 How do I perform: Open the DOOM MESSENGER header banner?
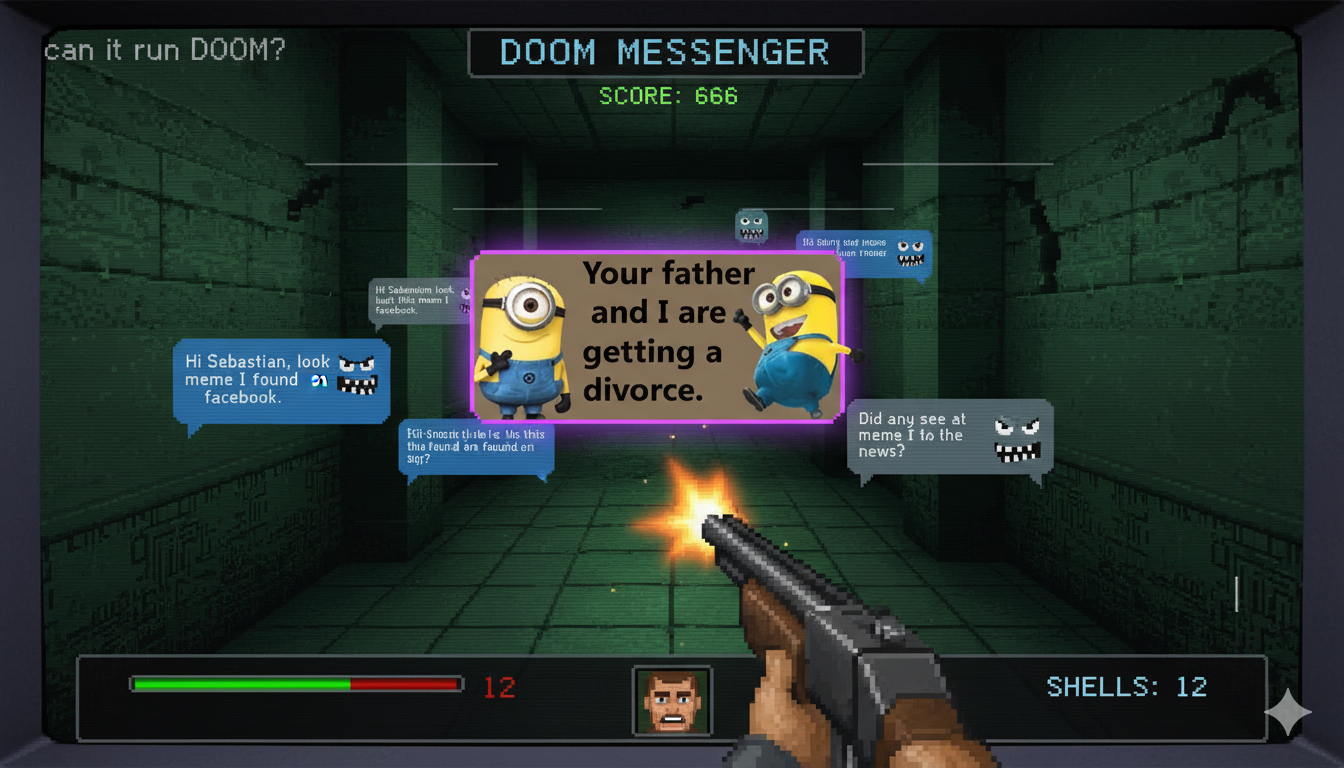[x=666, y=52]
